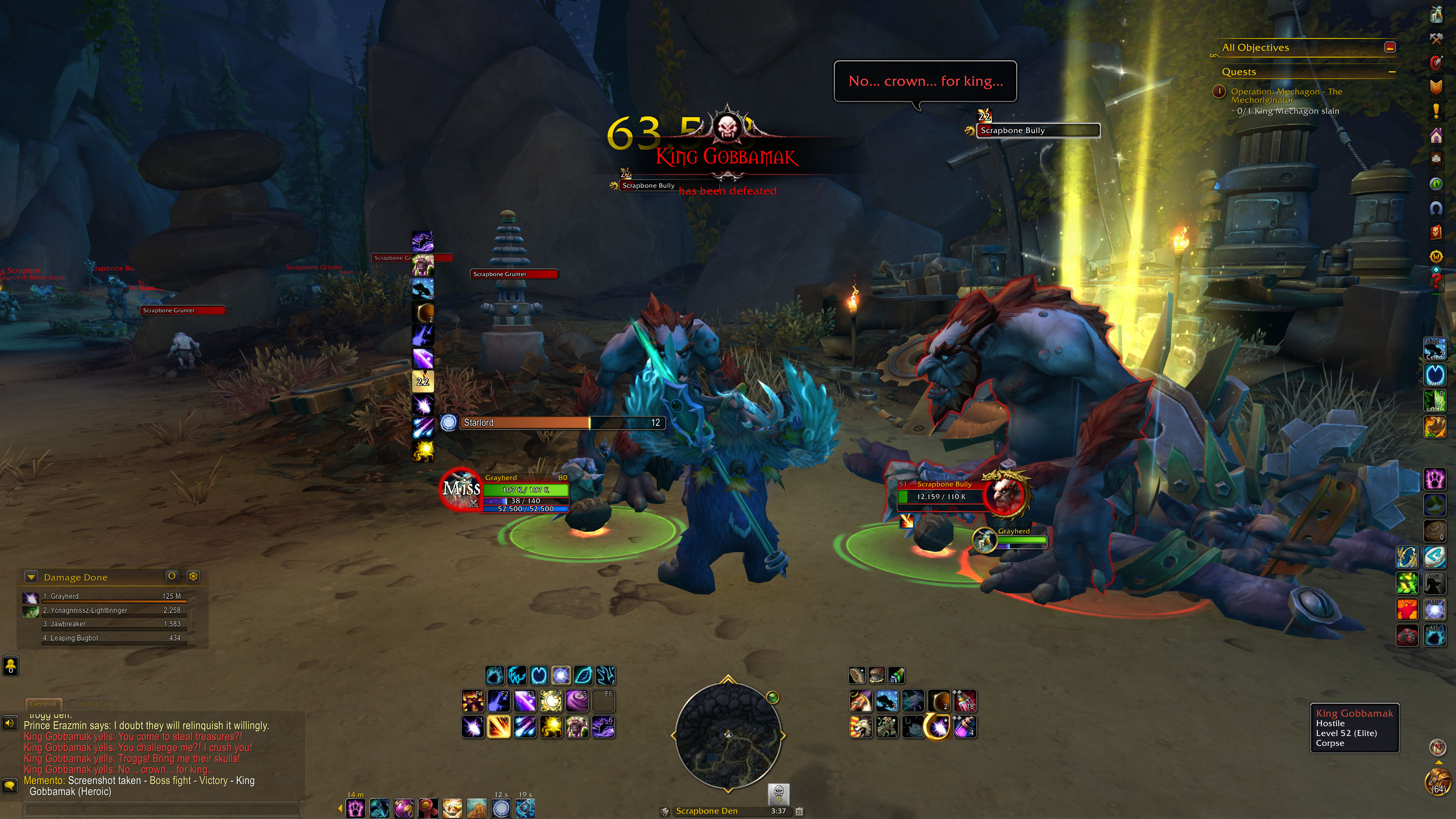The width and height of the screenshot is (1456, 819).
Task: Cast the glowing sun spell in slot 4
Action: point(551,727)
